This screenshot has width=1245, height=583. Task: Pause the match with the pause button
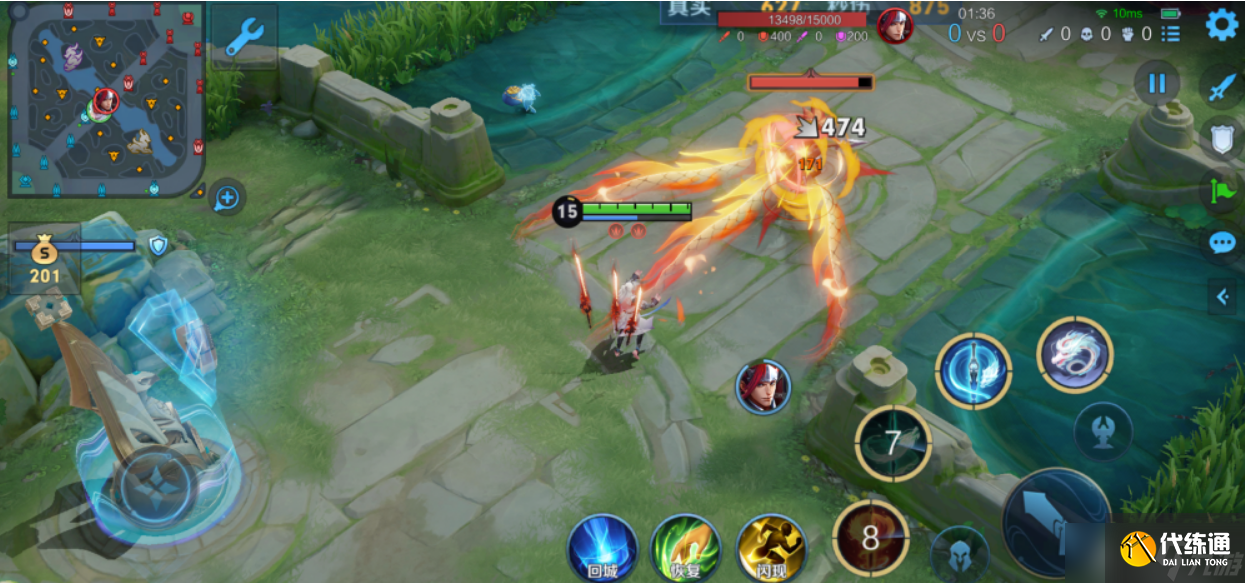[x=1157, y=83]
